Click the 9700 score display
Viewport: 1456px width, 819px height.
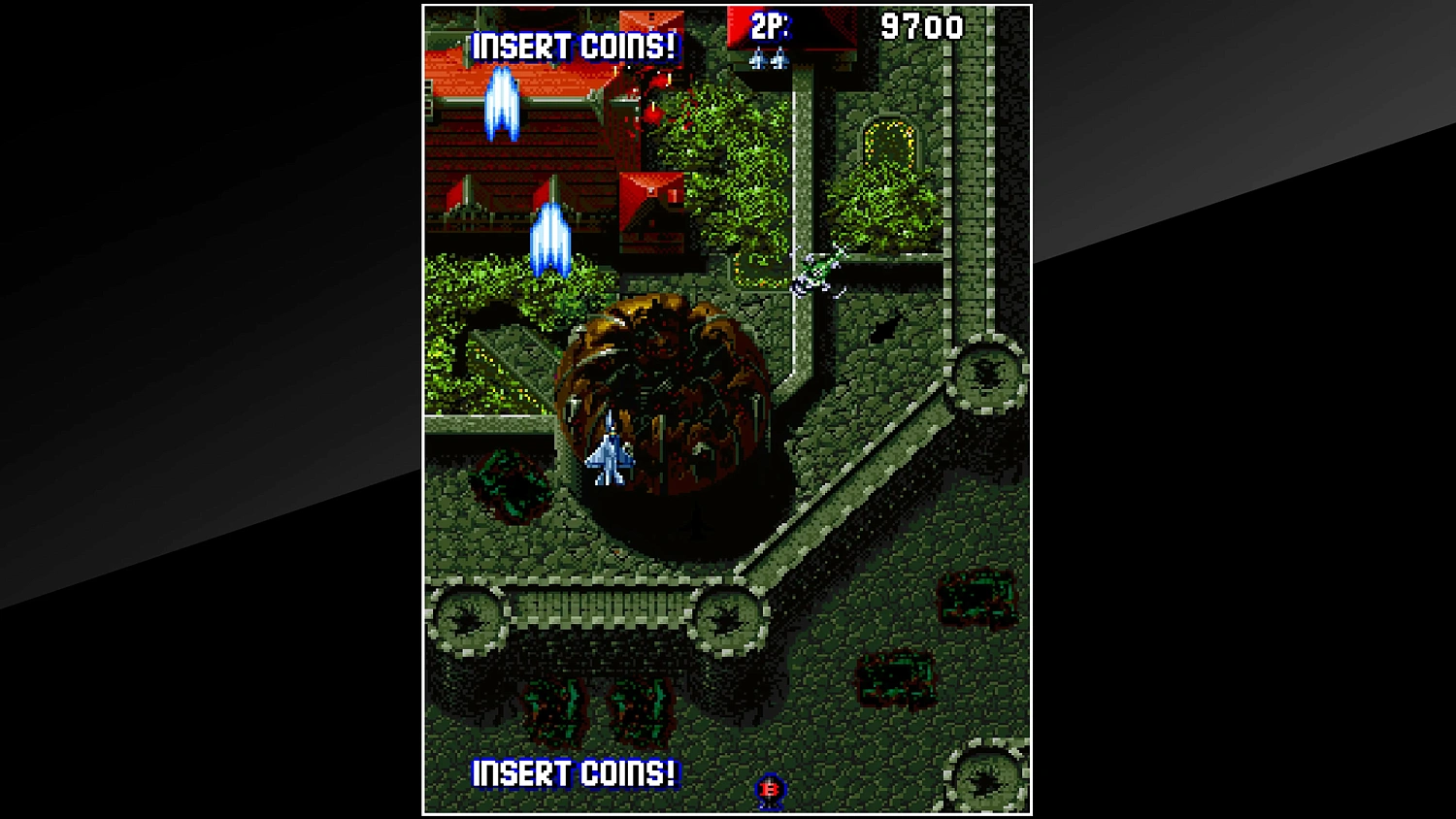(x=921, y=27)
